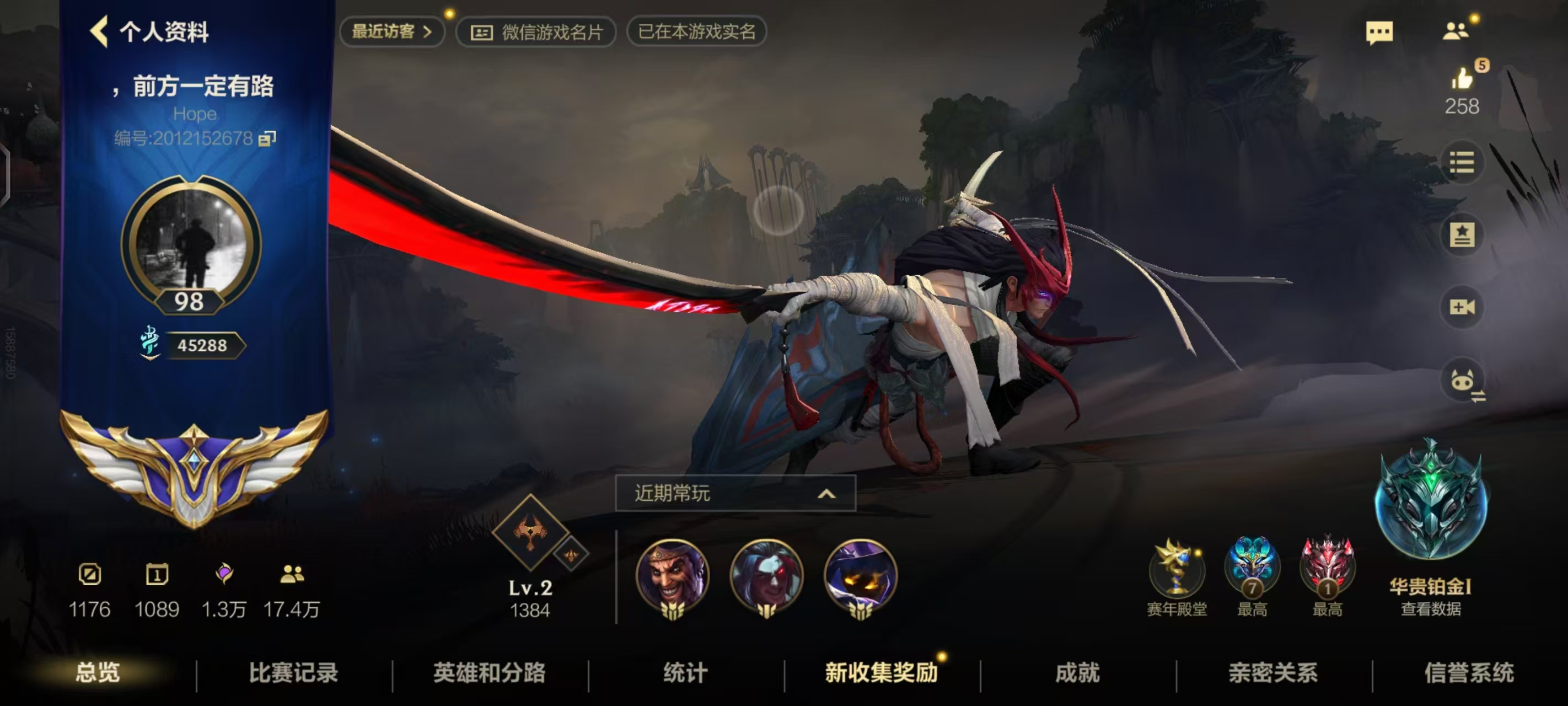
Task: Switch to the 信誉系统 tab
Action: tap(1469, 673)
